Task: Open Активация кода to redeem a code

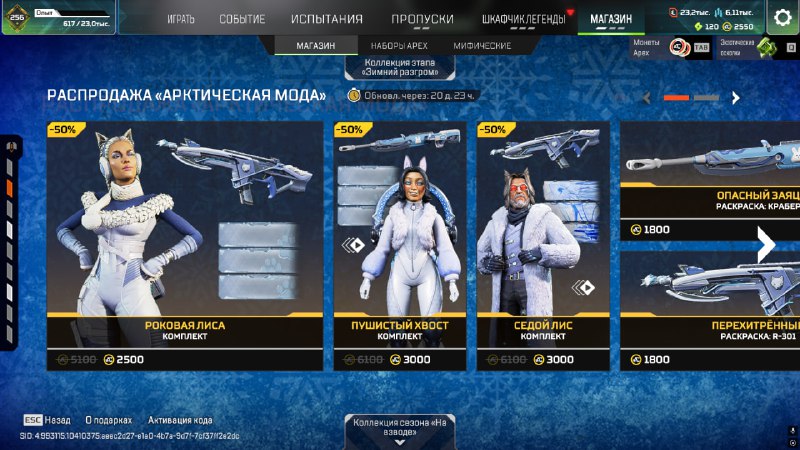Action: point(180,421)
